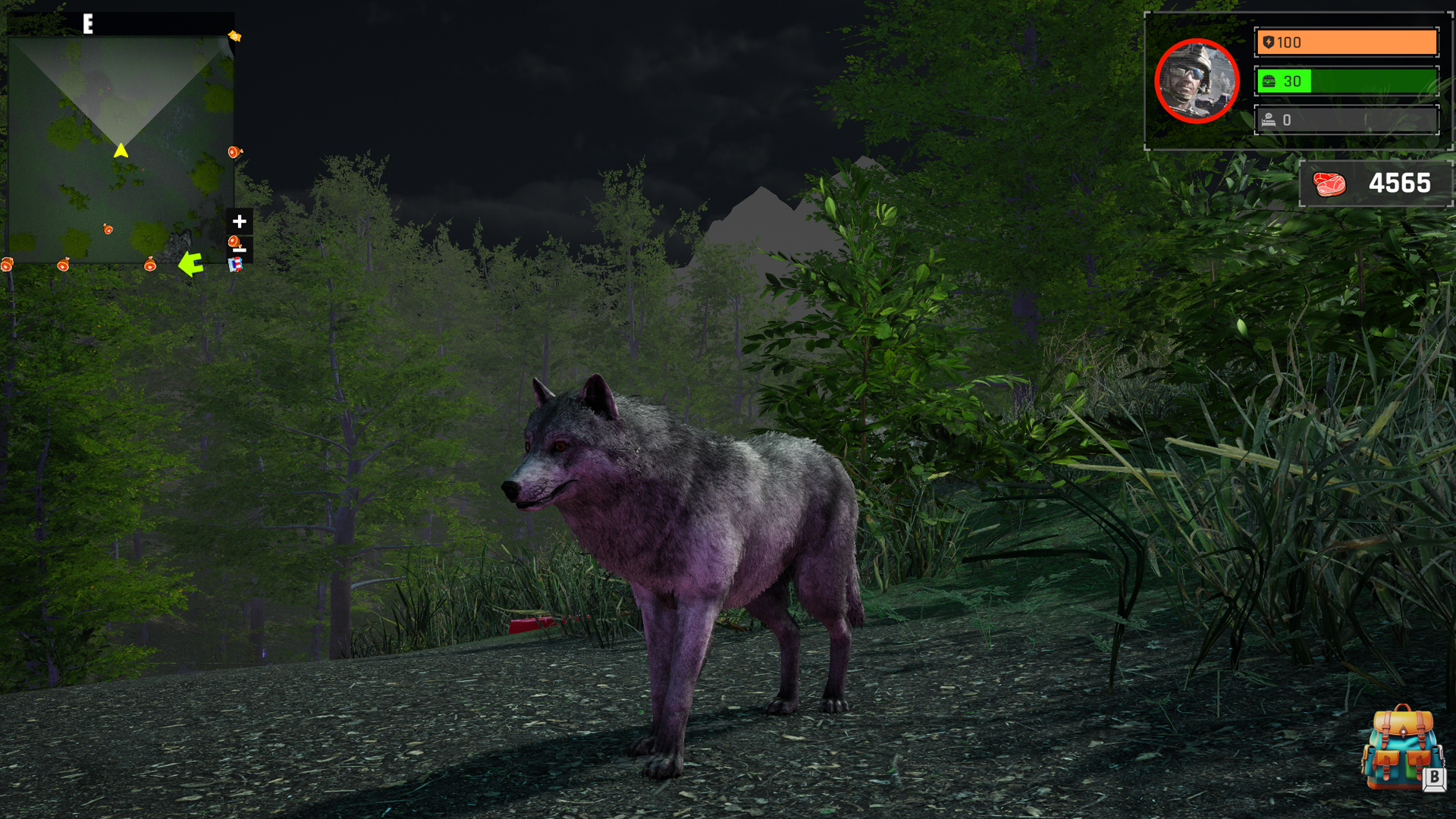The height and width of the screenshot is (819, 1456).
Task: Click the bed sleep icon on the gray bar
Action: tap(1268, 119)
